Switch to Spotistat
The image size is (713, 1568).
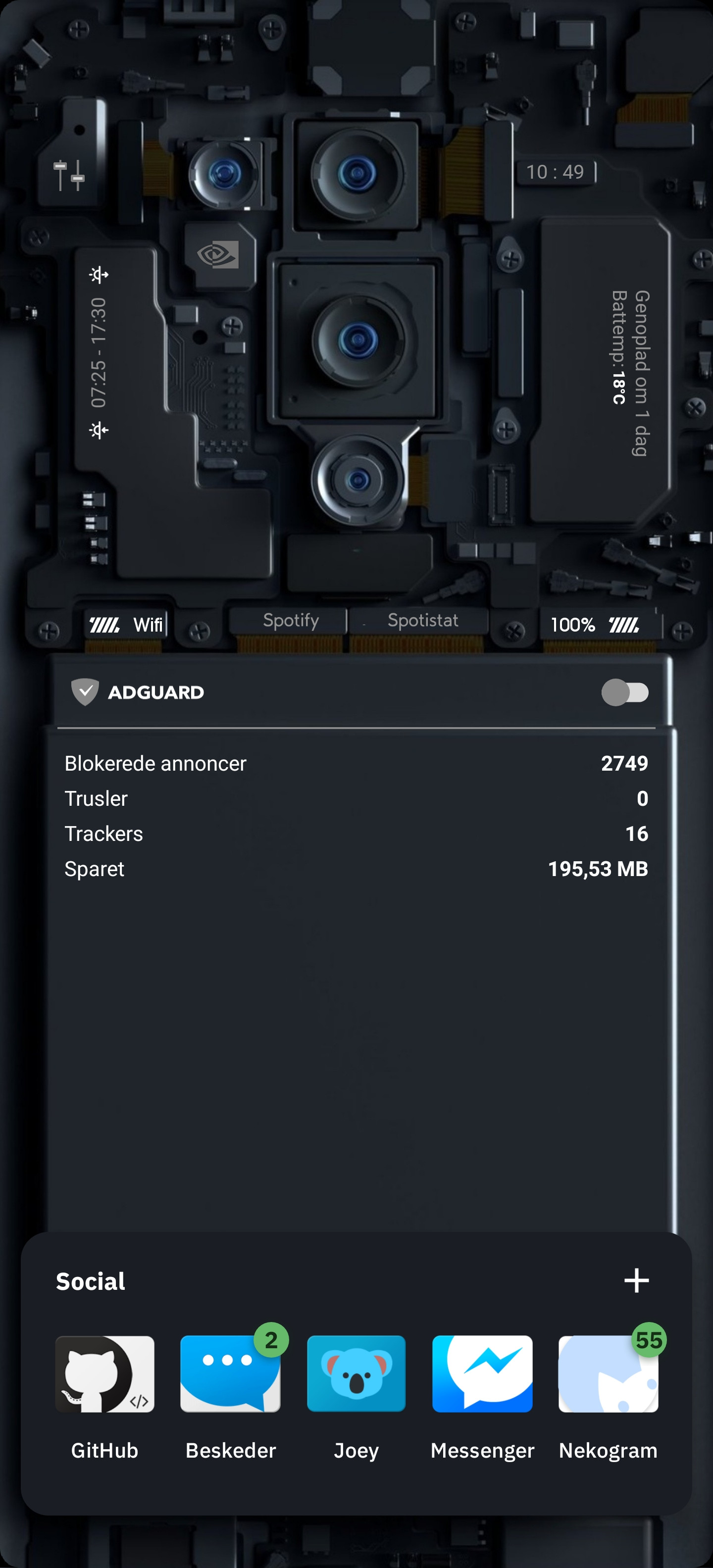tap(422, 620)
